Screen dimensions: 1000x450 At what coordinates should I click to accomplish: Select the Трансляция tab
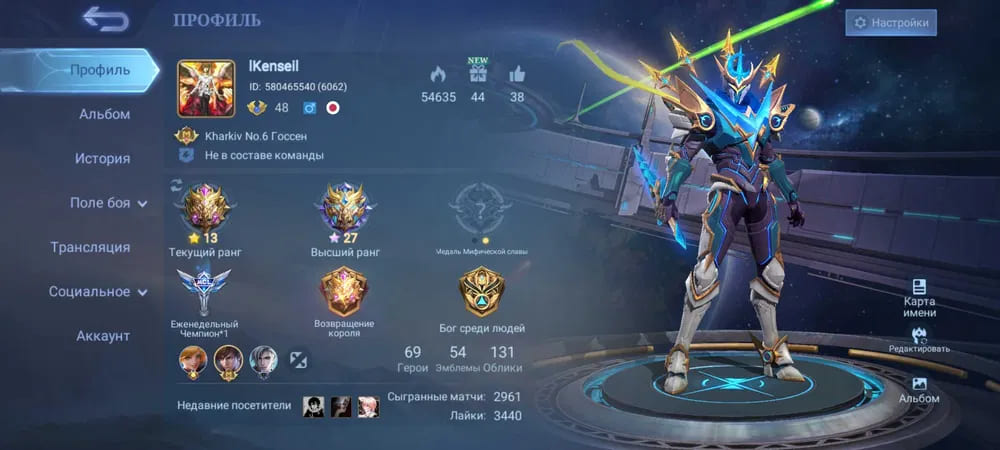(90, 247)
